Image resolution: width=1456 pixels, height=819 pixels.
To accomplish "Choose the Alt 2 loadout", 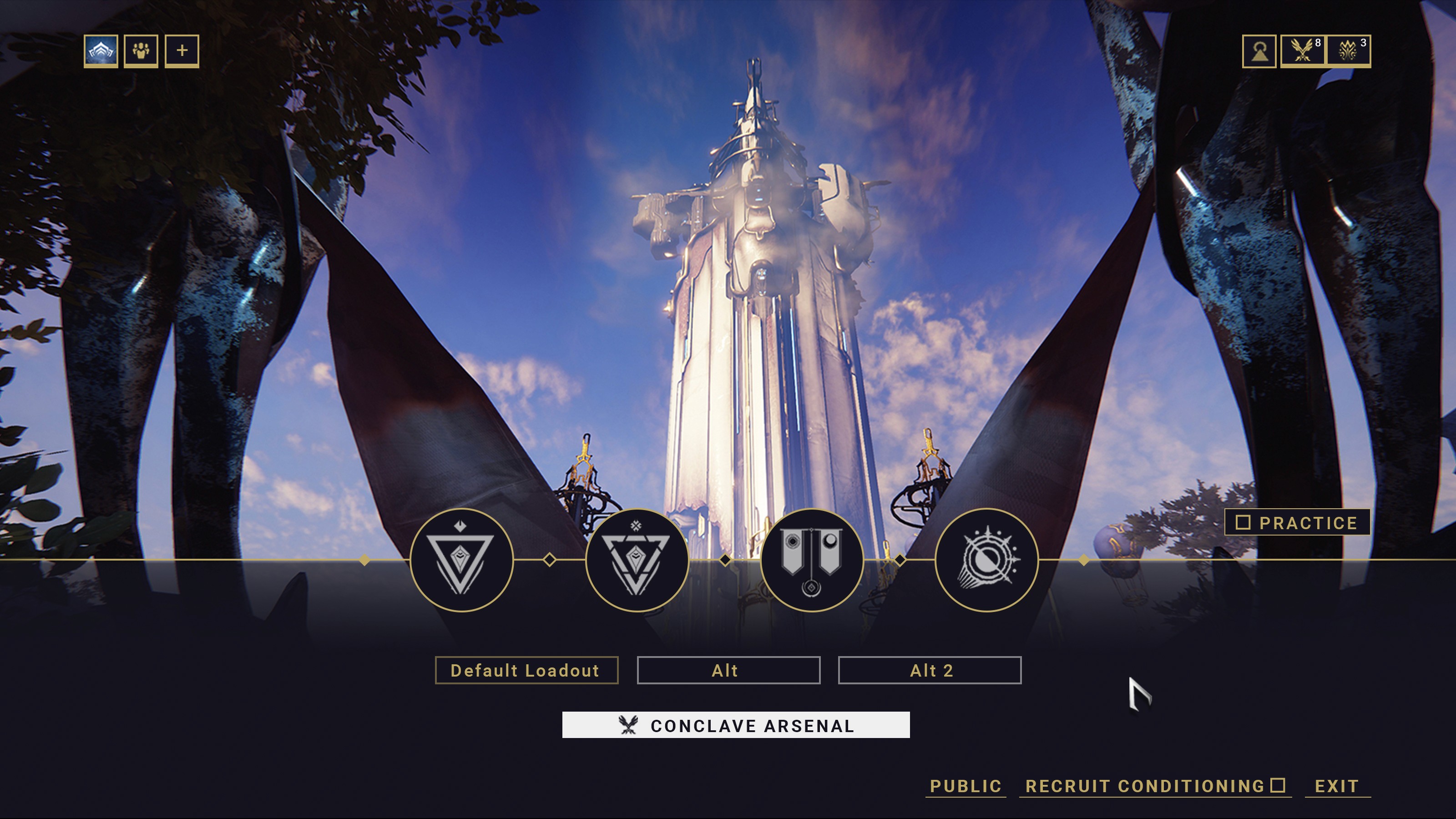I will (929, 670).
